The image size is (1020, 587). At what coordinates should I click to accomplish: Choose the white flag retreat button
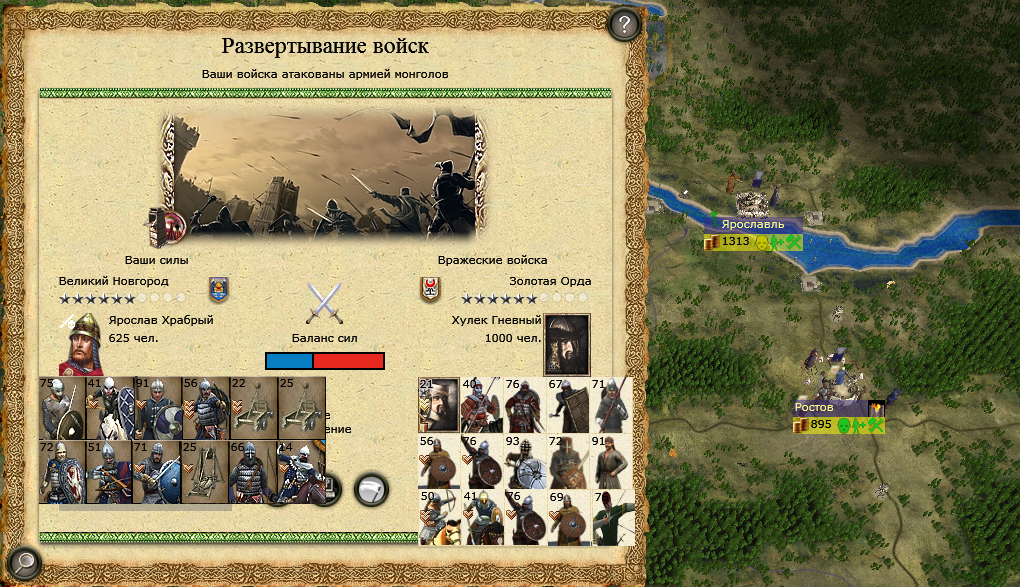tap(371, 489)
